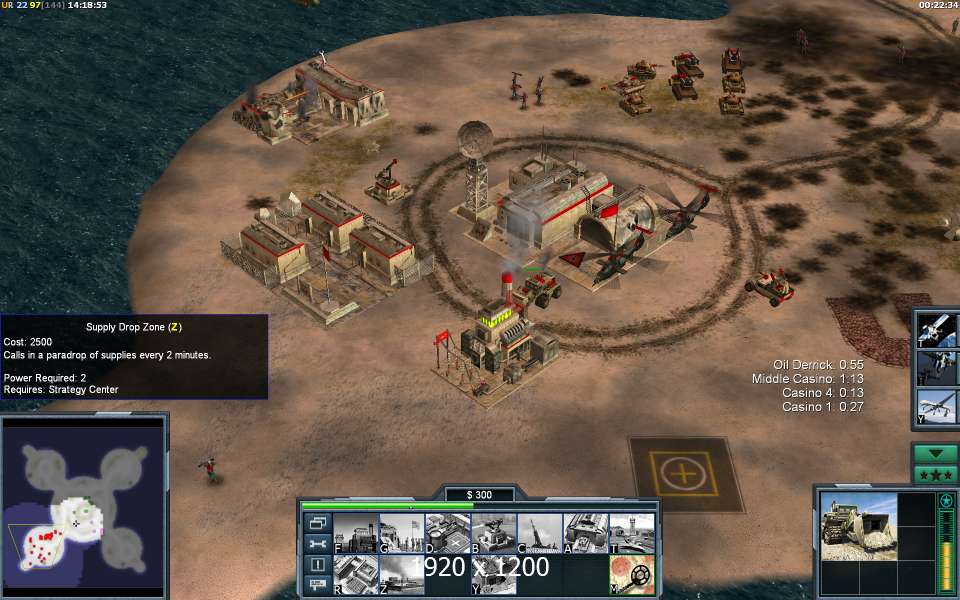Viewport: 960px width, 600px height.
Task: Activate the colored map and detector icon
Action: click(631, 574)
